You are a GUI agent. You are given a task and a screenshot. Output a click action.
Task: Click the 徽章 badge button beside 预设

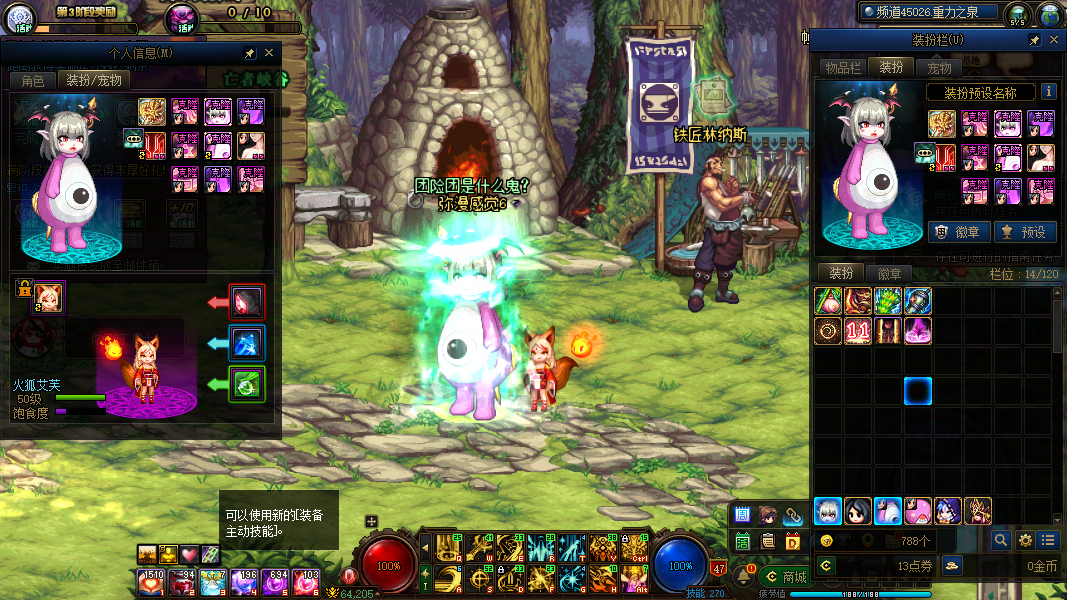pyautogui.click(x=959, y=231)
